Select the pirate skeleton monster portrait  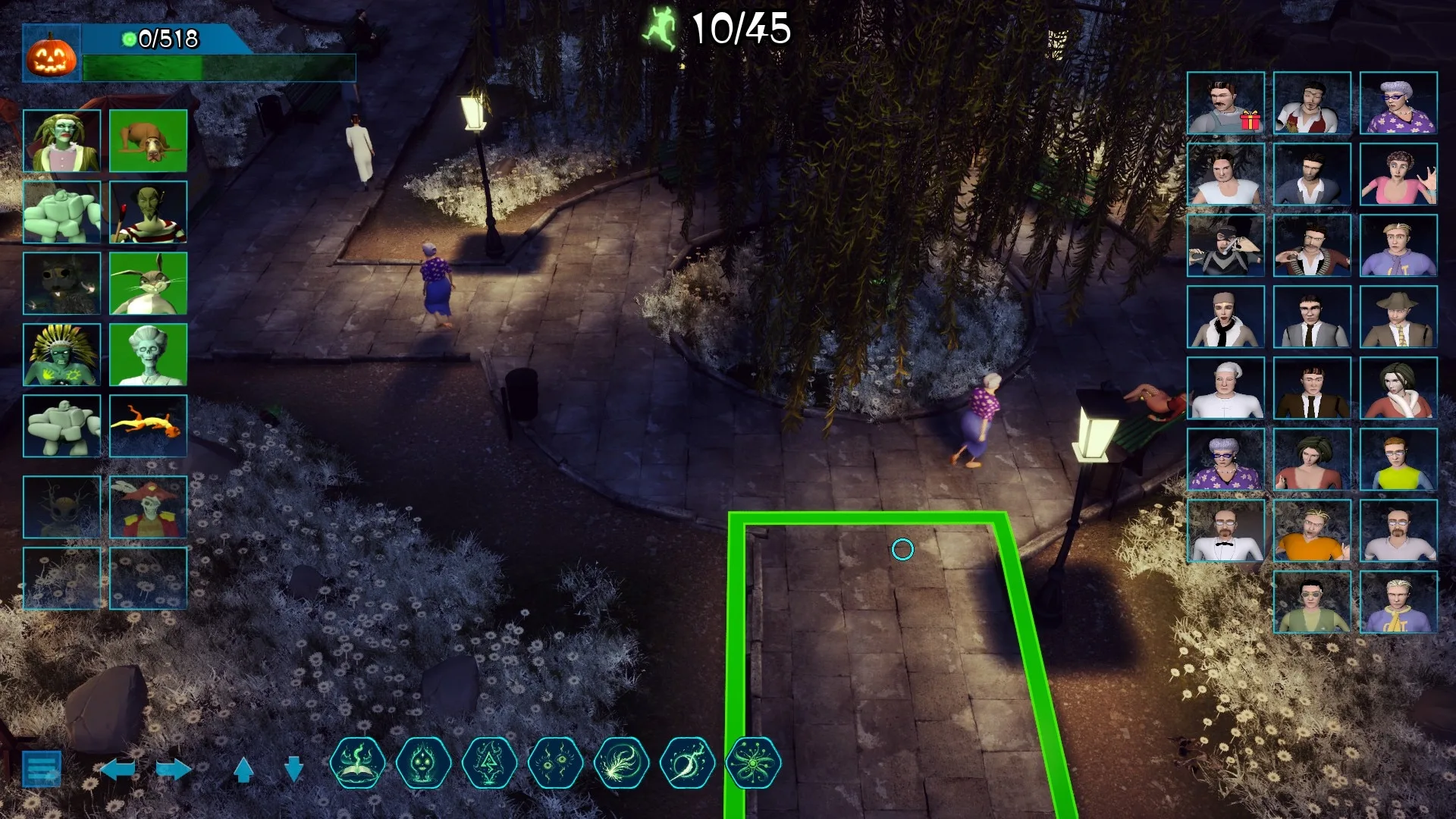pos(148,507)
